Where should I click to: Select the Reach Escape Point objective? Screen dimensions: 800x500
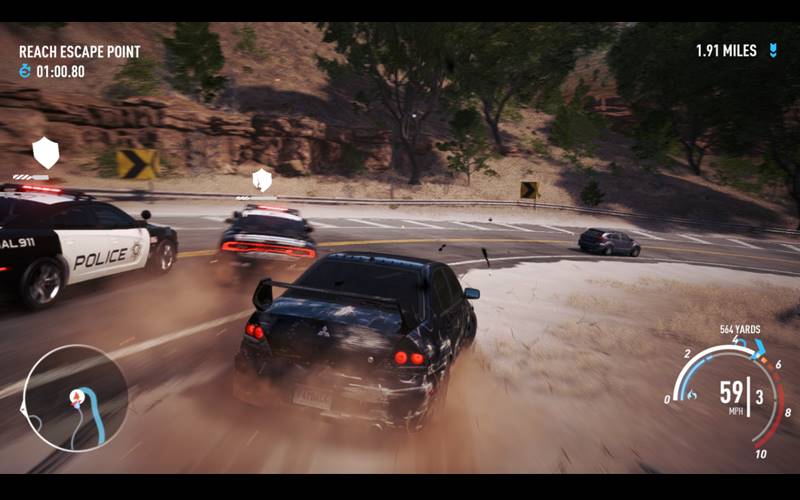(x=79, y=51)
